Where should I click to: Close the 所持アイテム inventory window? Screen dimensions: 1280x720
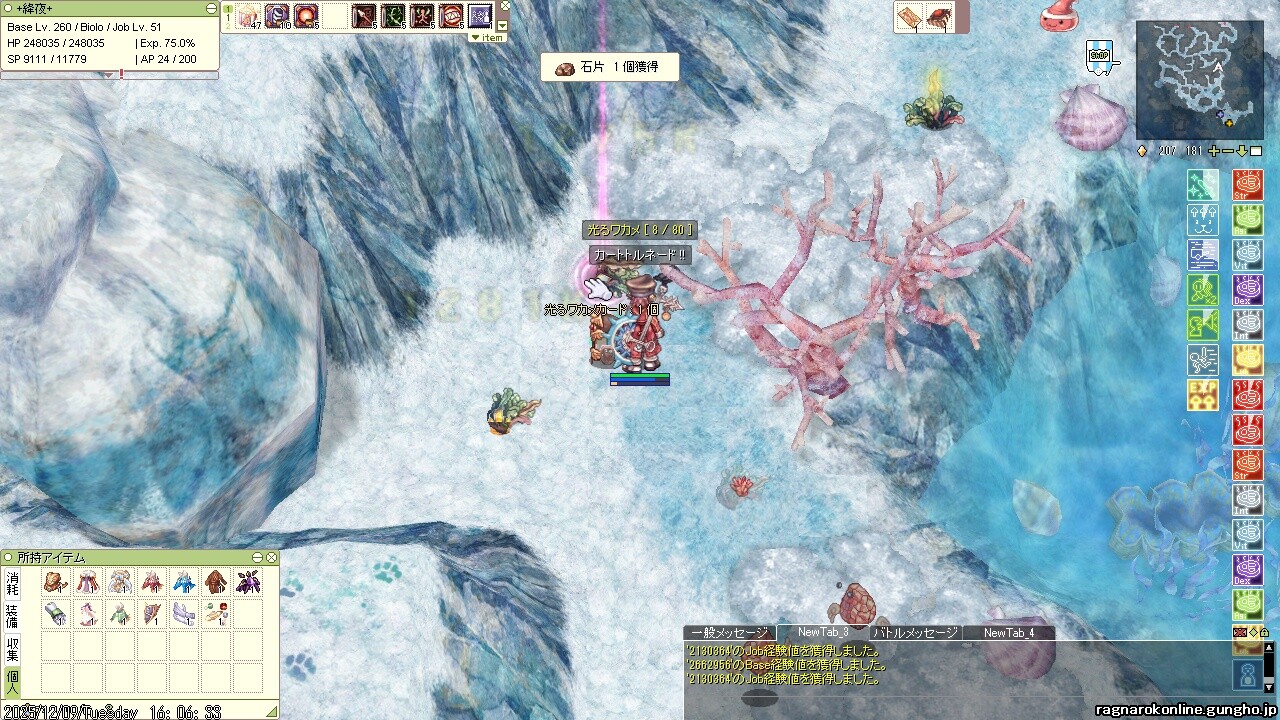[x=271, y=557]
